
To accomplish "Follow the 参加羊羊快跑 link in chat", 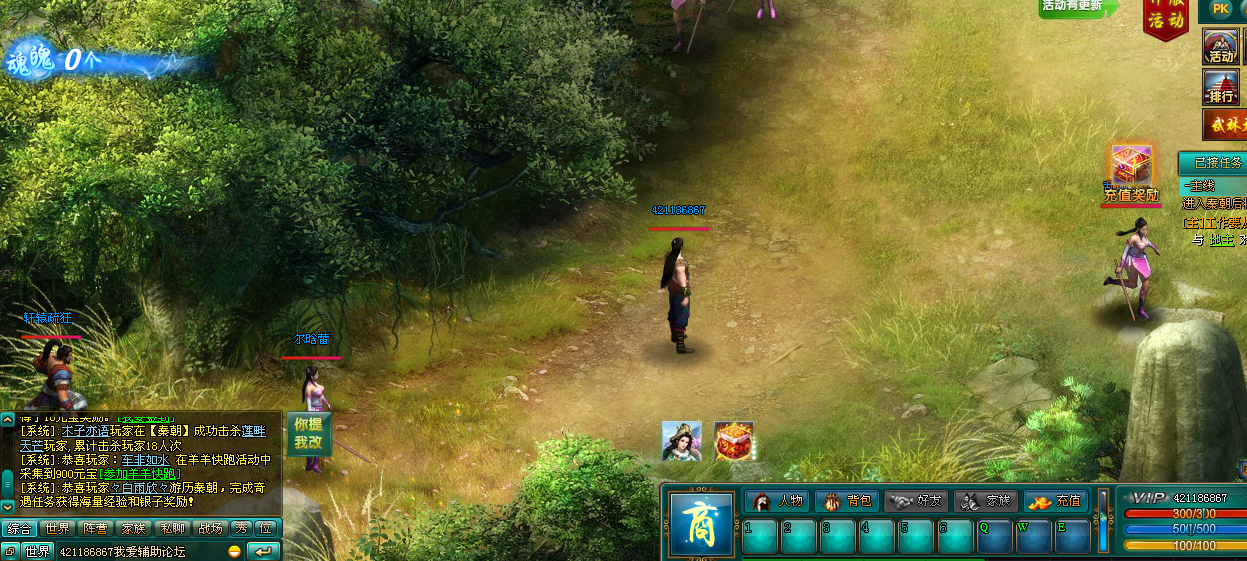I will 143,473.
